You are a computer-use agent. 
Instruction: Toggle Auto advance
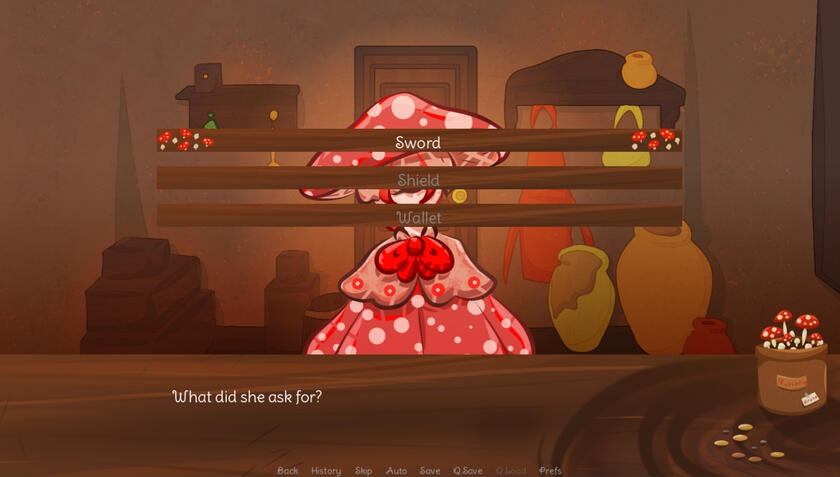click(x=396, y=470)
